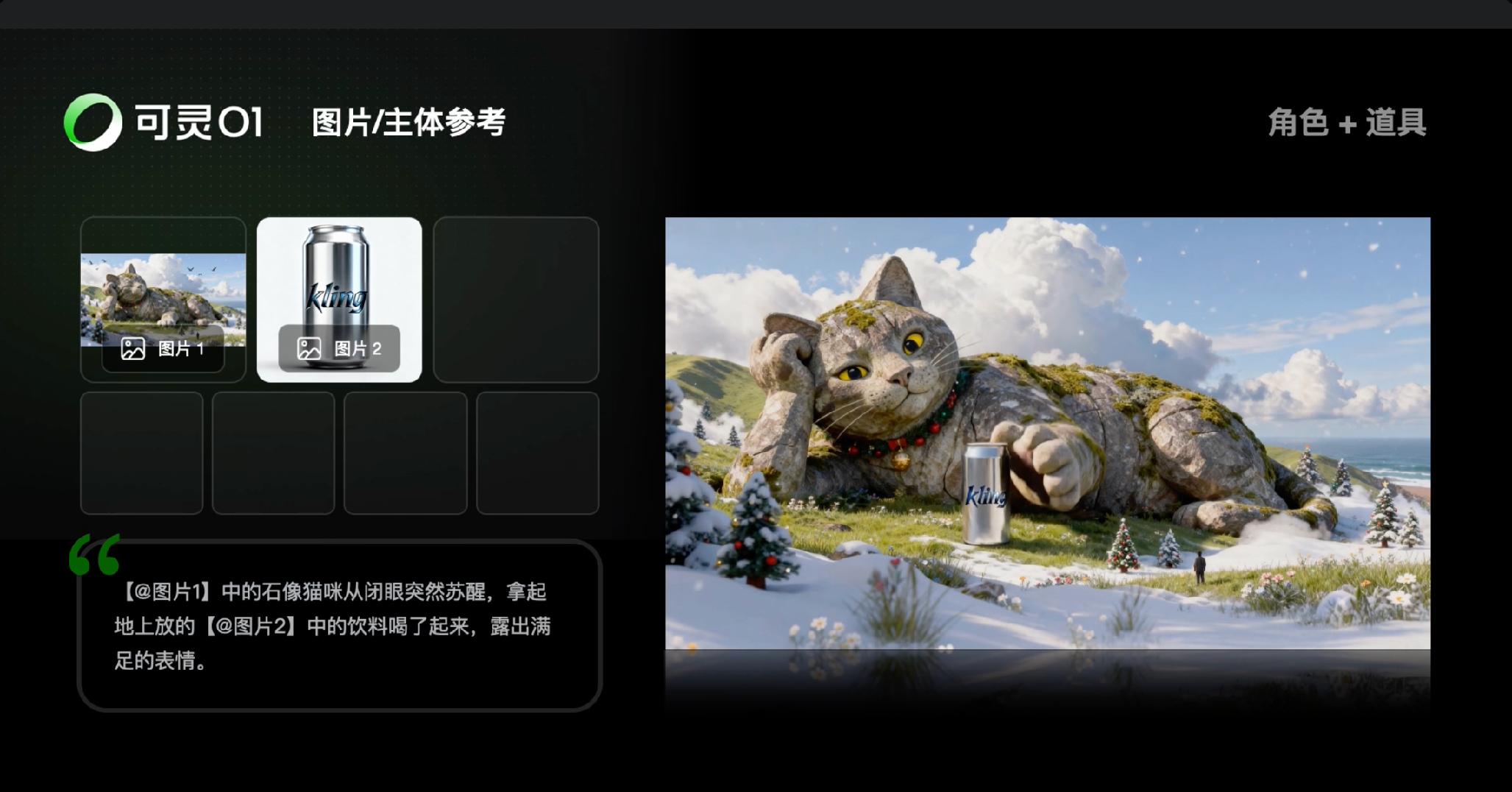Click the prompt text box about 石像猫咪
This screenshot has height=792, width=1512.
339,626
